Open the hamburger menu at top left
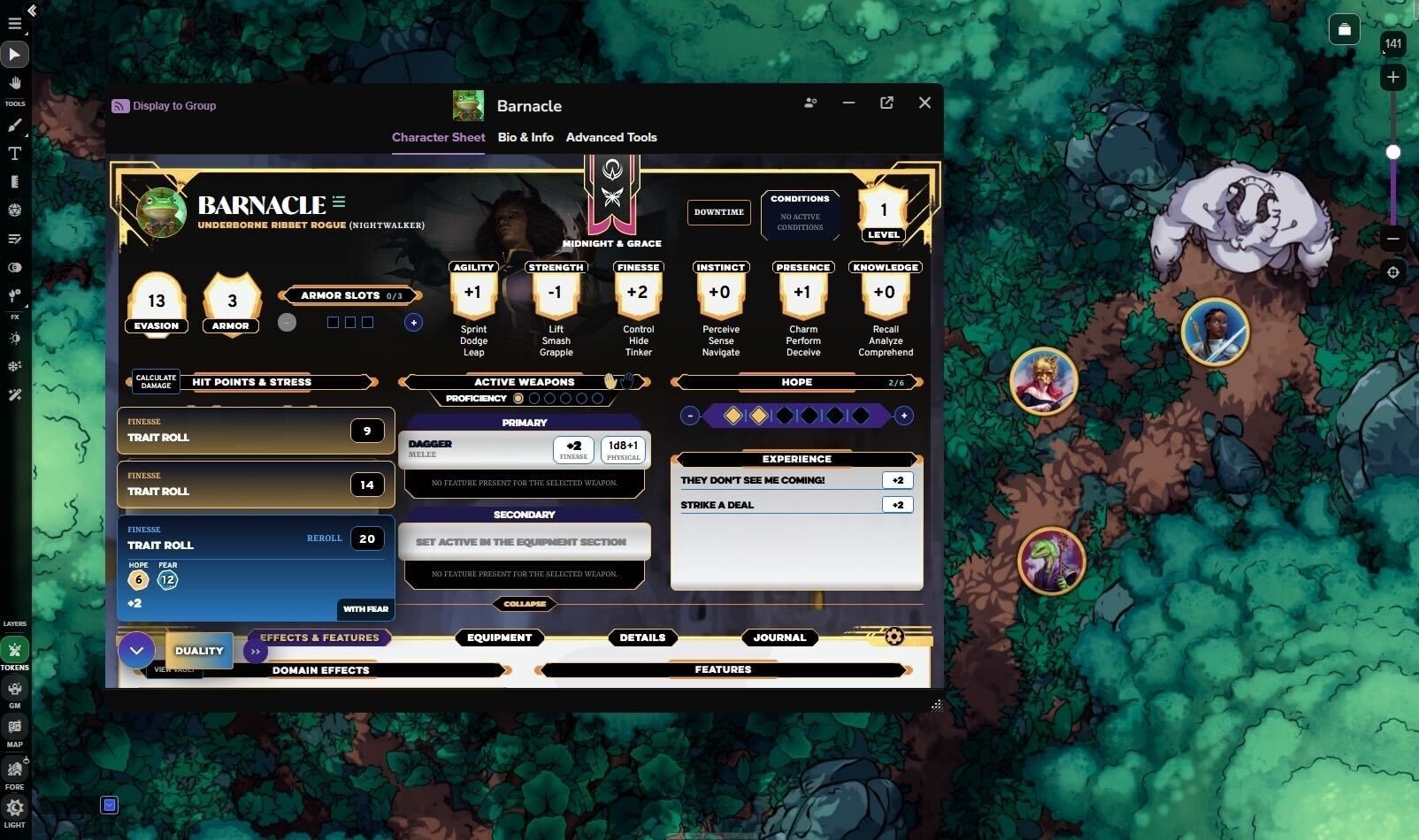The height and width of the screenshot is (840, 1419). pyautogui.click(x=14, y=23)
